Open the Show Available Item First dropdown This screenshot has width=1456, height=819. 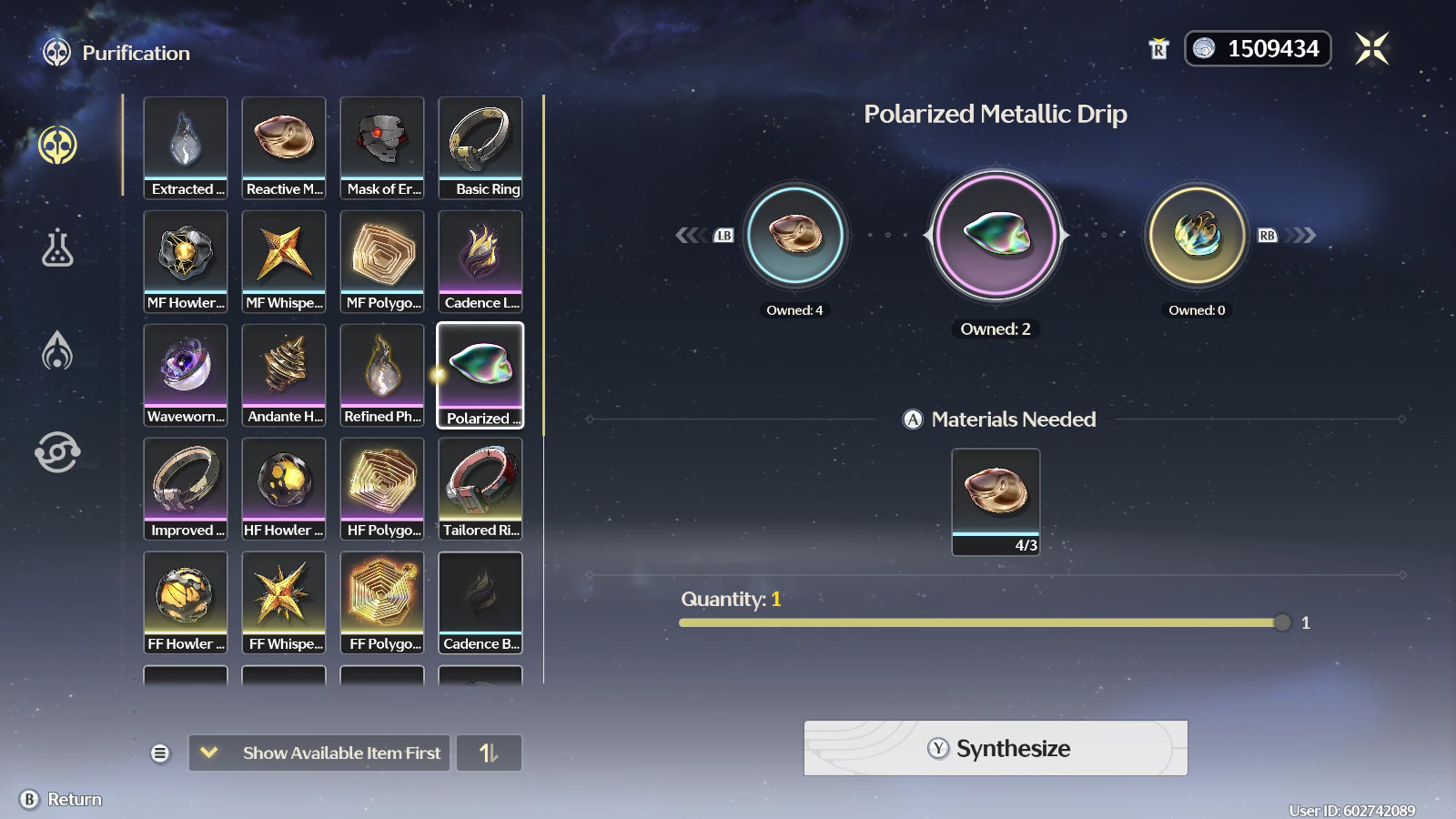coord(319,753)
